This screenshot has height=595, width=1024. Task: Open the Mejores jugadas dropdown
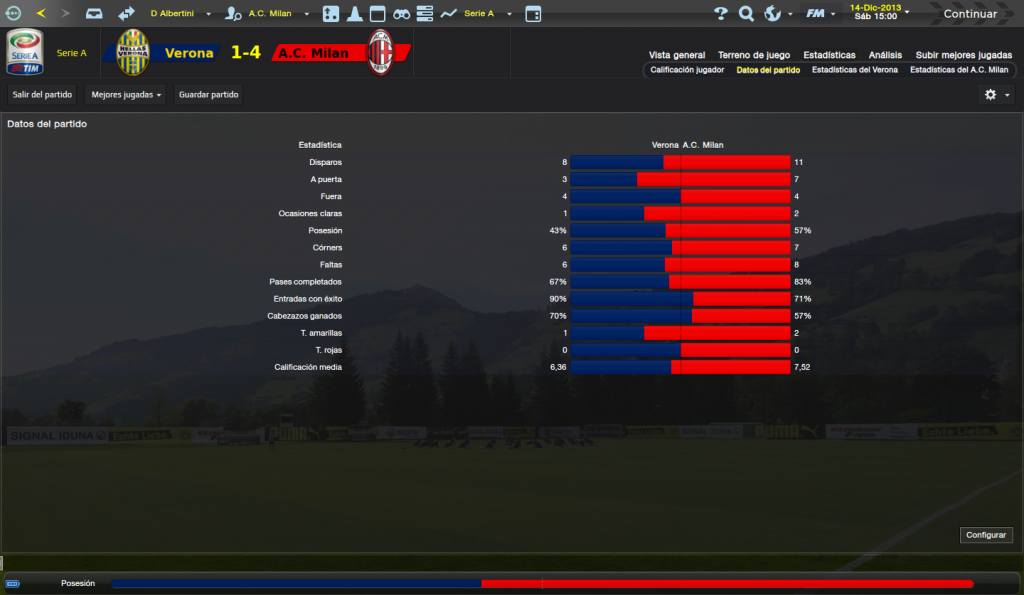(x=126, y=94)
